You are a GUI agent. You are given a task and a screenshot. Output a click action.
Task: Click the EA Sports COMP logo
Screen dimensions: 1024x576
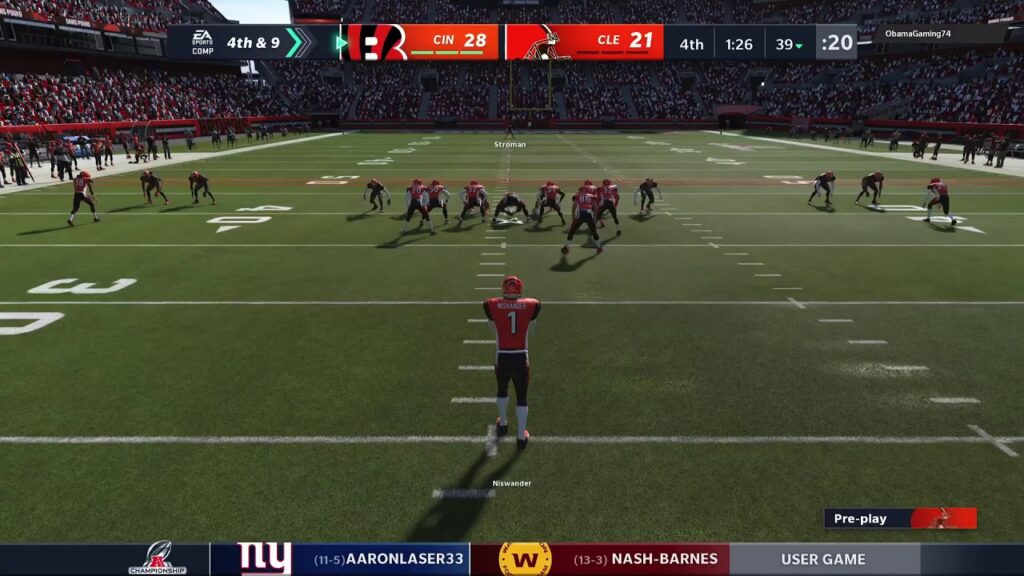coord(202,42)
